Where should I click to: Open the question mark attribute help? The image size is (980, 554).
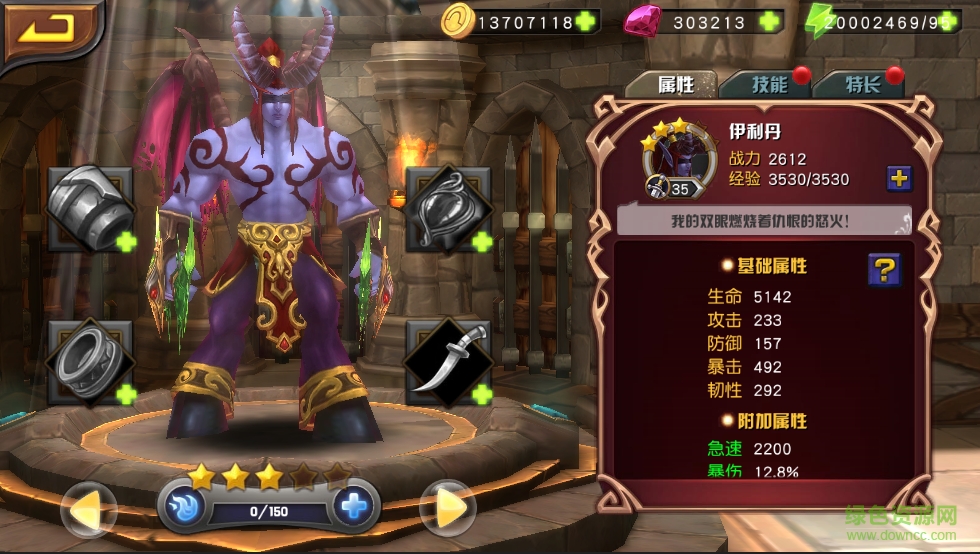click(x=884, y=269)
